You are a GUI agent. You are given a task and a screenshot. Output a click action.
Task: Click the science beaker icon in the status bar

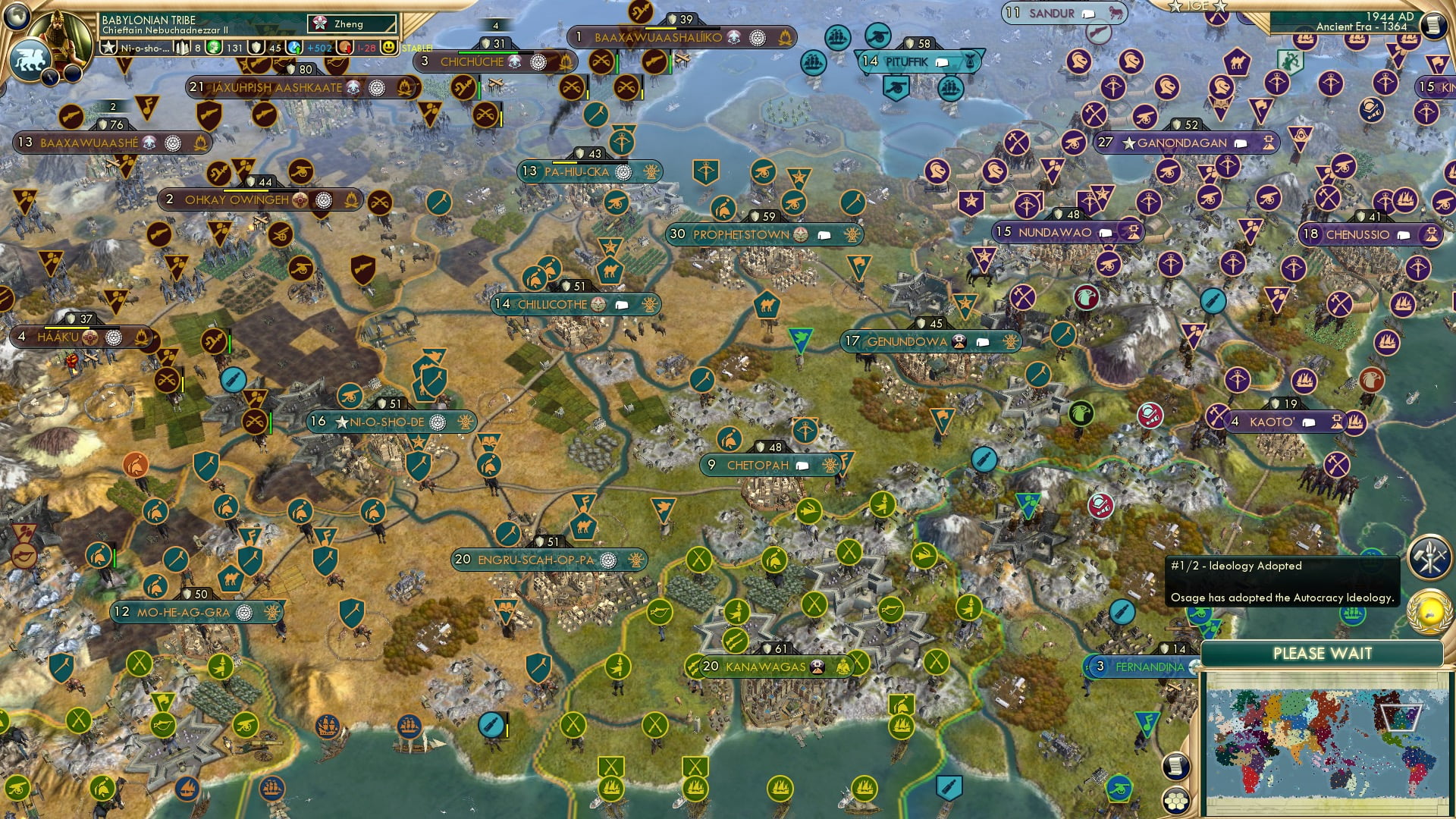click(x=181, y=48)
